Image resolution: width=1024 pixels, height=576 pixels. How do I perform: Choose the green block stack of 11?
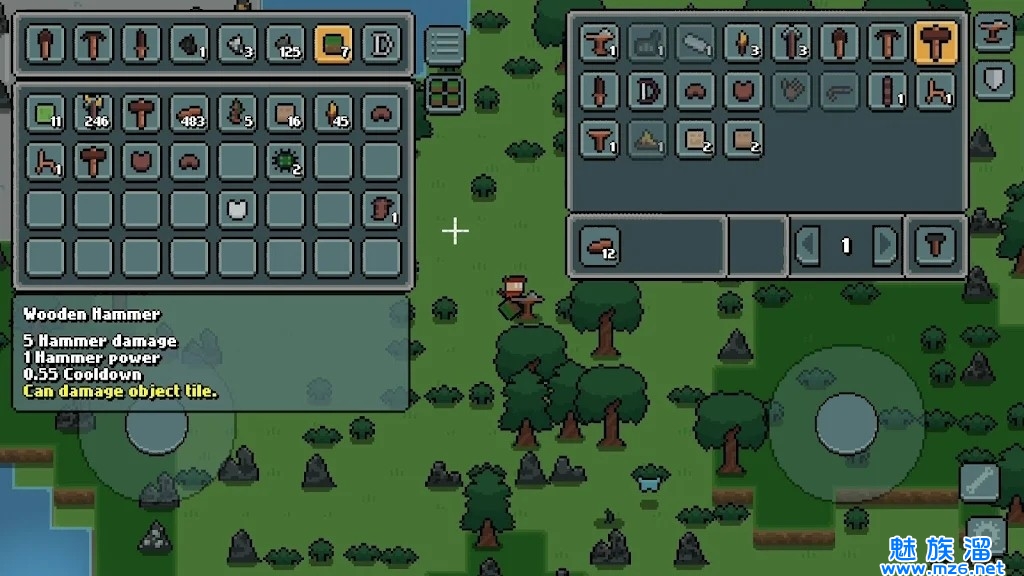[44, 112]
